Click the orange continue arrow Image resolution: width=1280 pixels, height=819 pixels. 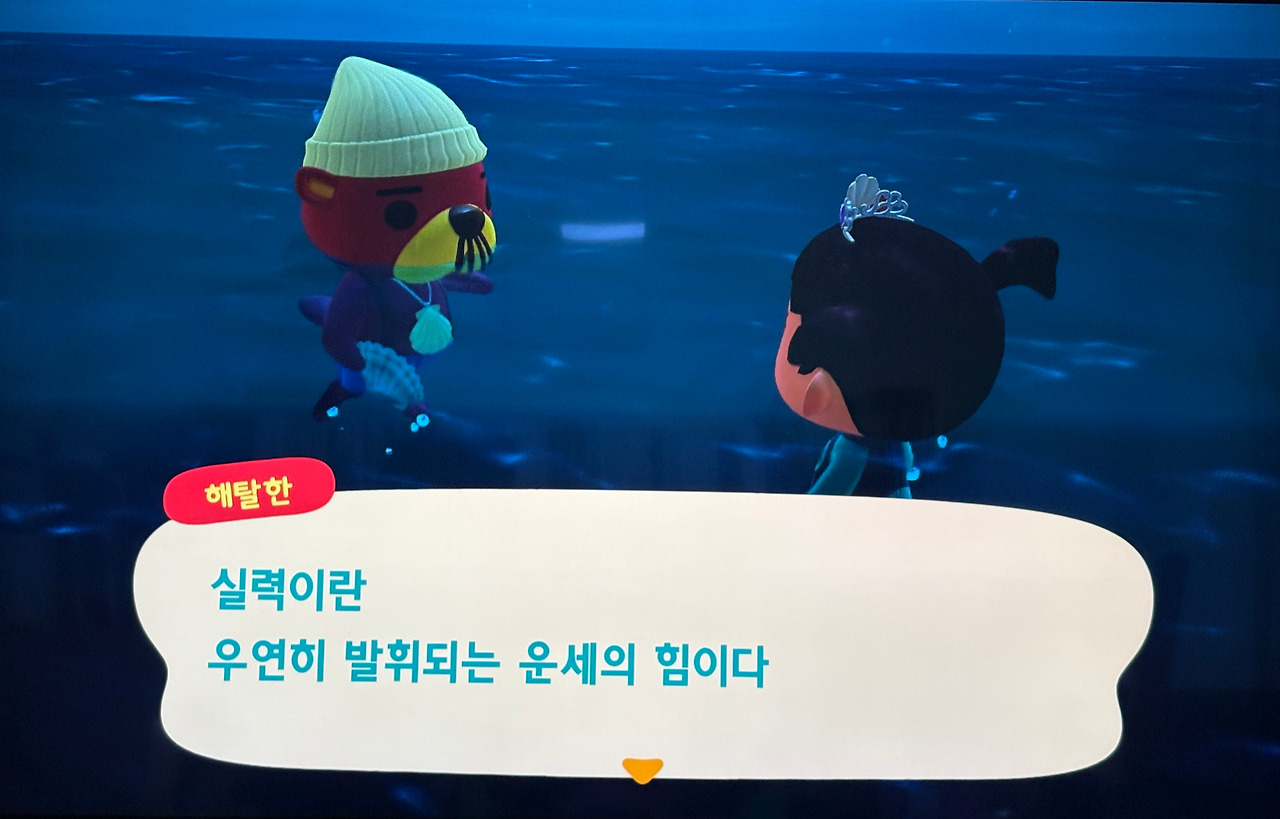[640, 770]
